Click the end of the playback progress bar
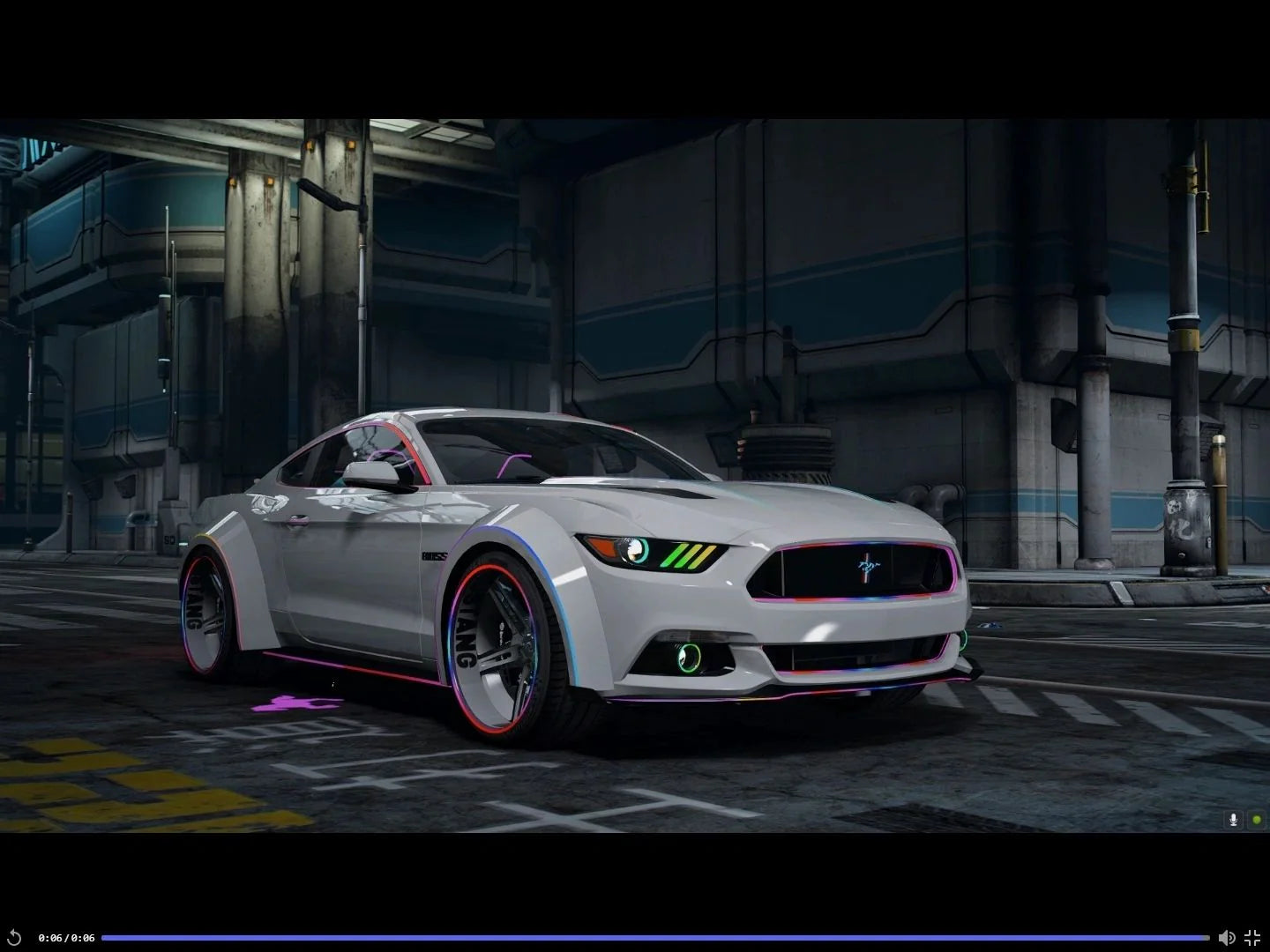 [x=1206, y=937]
